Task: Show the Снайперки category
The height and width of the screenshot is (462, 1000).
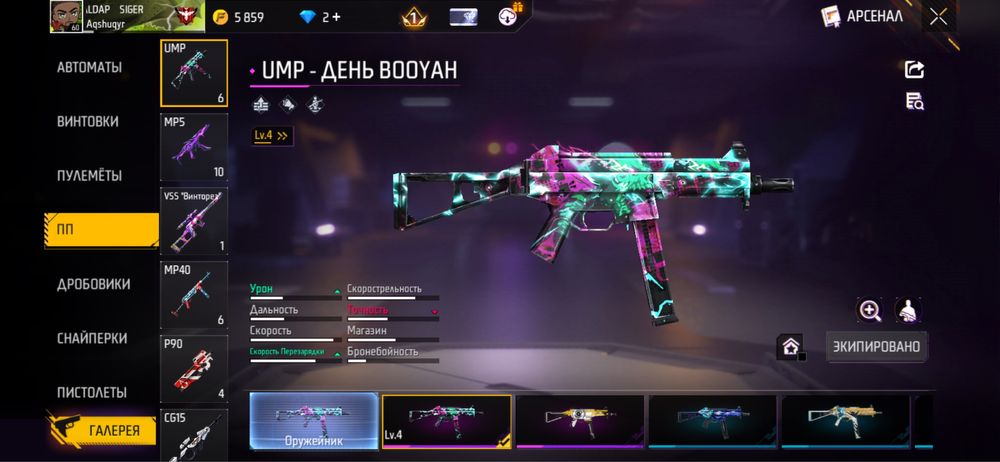Action: pos(93,338)
